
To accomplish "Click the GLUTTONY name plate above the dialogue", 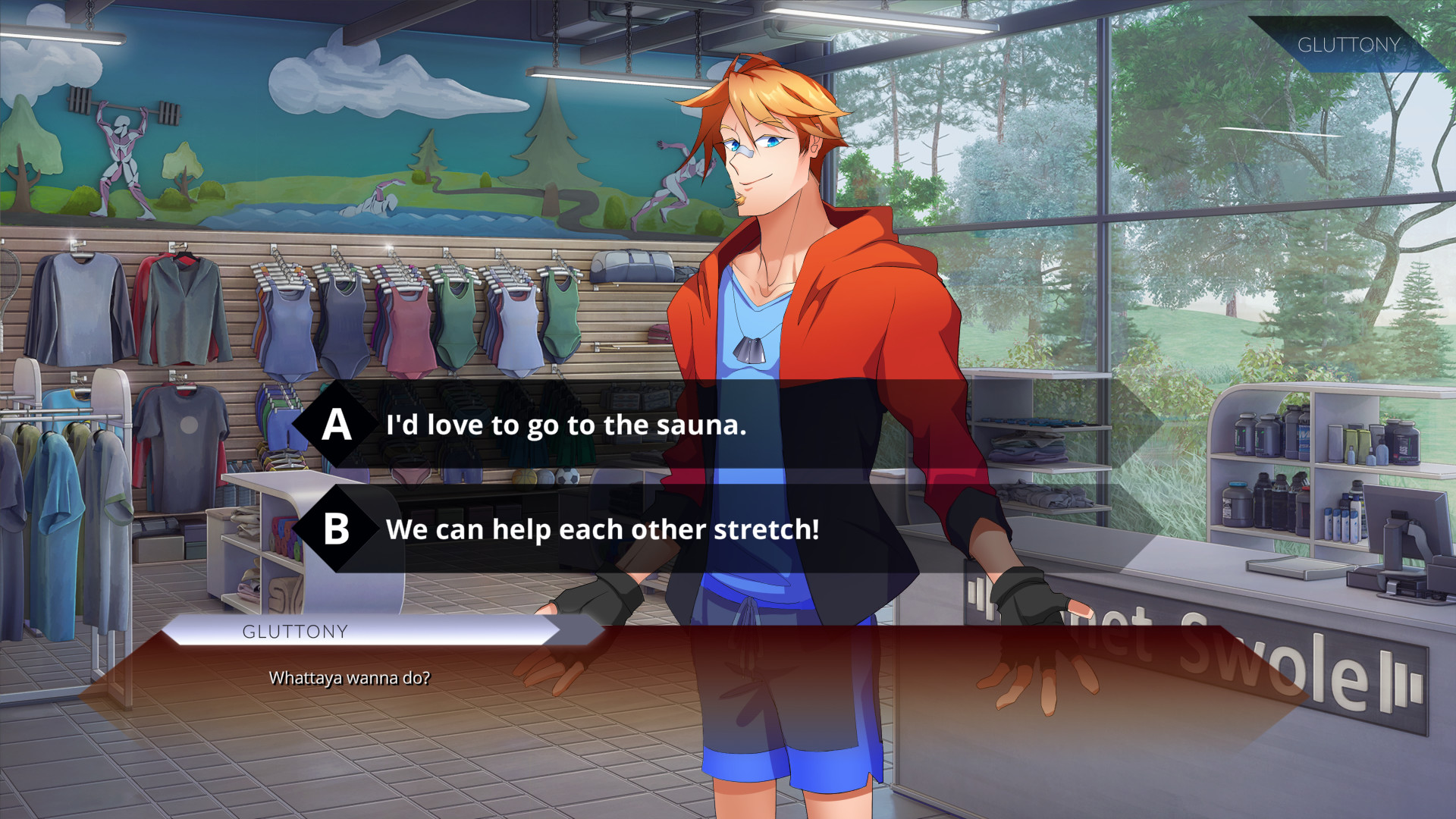I will coord(294,631).
